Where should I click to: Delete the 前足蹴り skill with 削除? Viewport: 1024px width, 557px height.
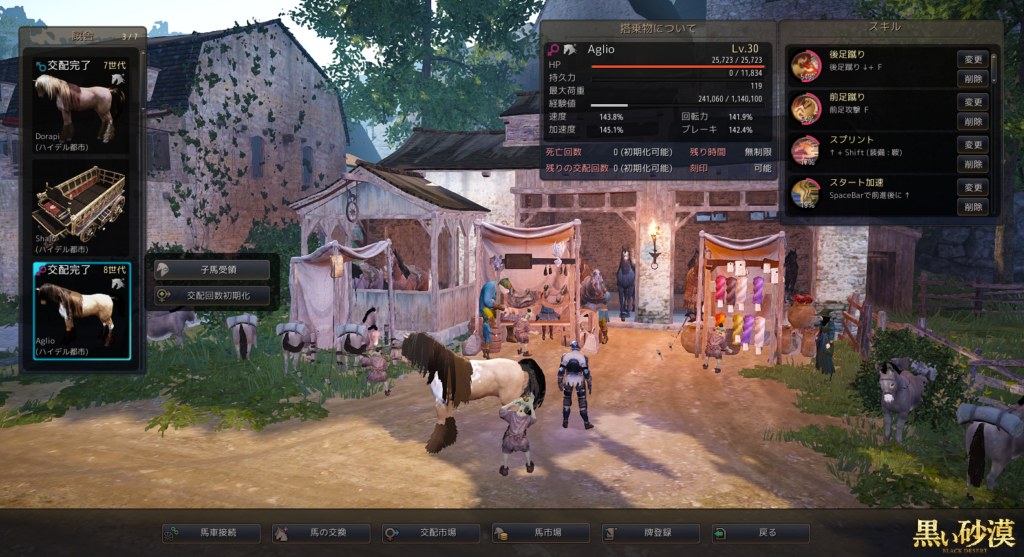(973, 121)
